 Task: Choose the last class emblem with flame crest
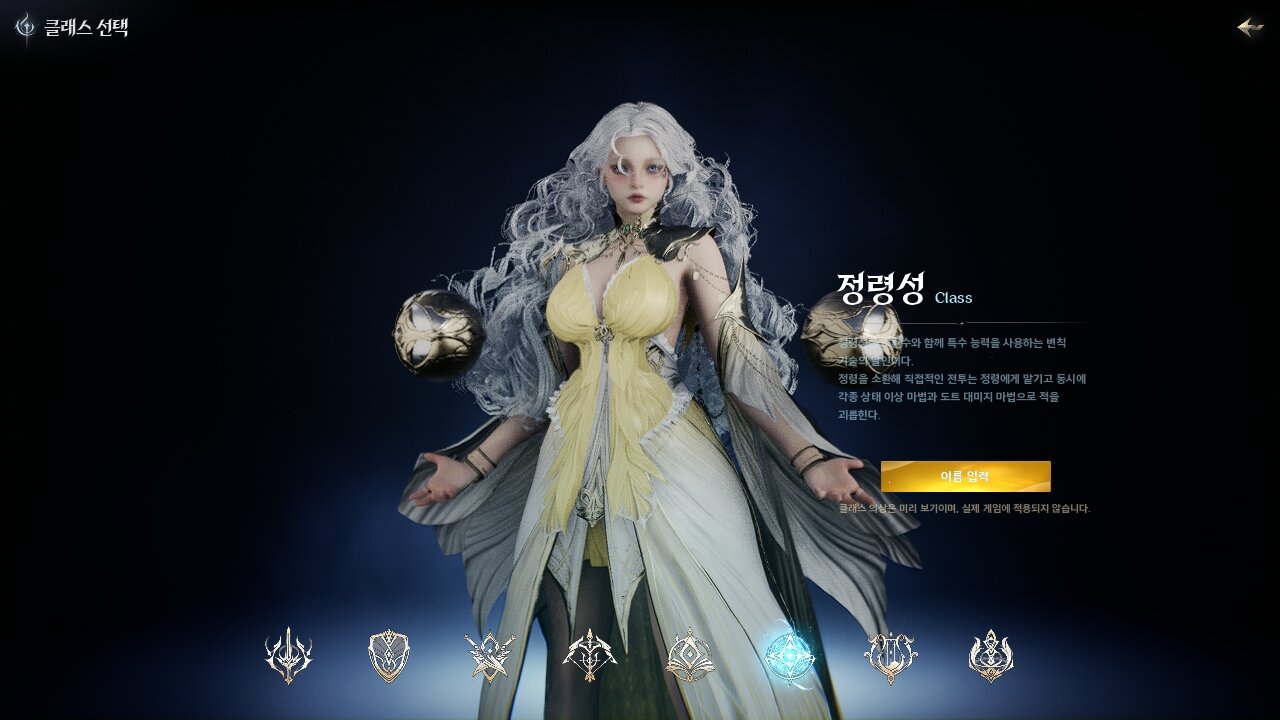[x=991, y=656]
